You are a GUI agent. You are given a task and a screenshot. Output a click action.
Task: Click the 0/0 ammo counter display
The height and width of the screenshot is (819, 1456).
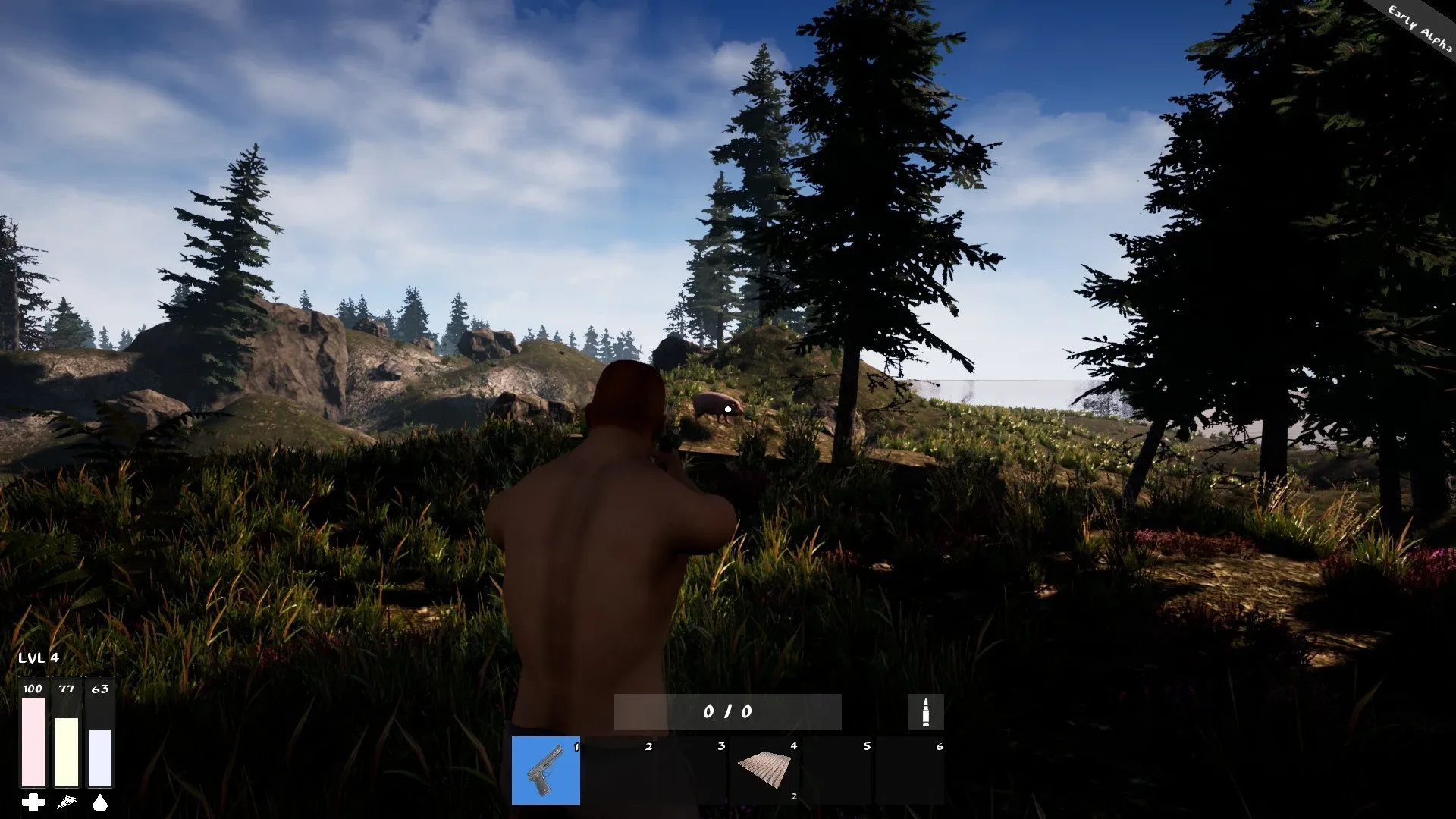726,711
